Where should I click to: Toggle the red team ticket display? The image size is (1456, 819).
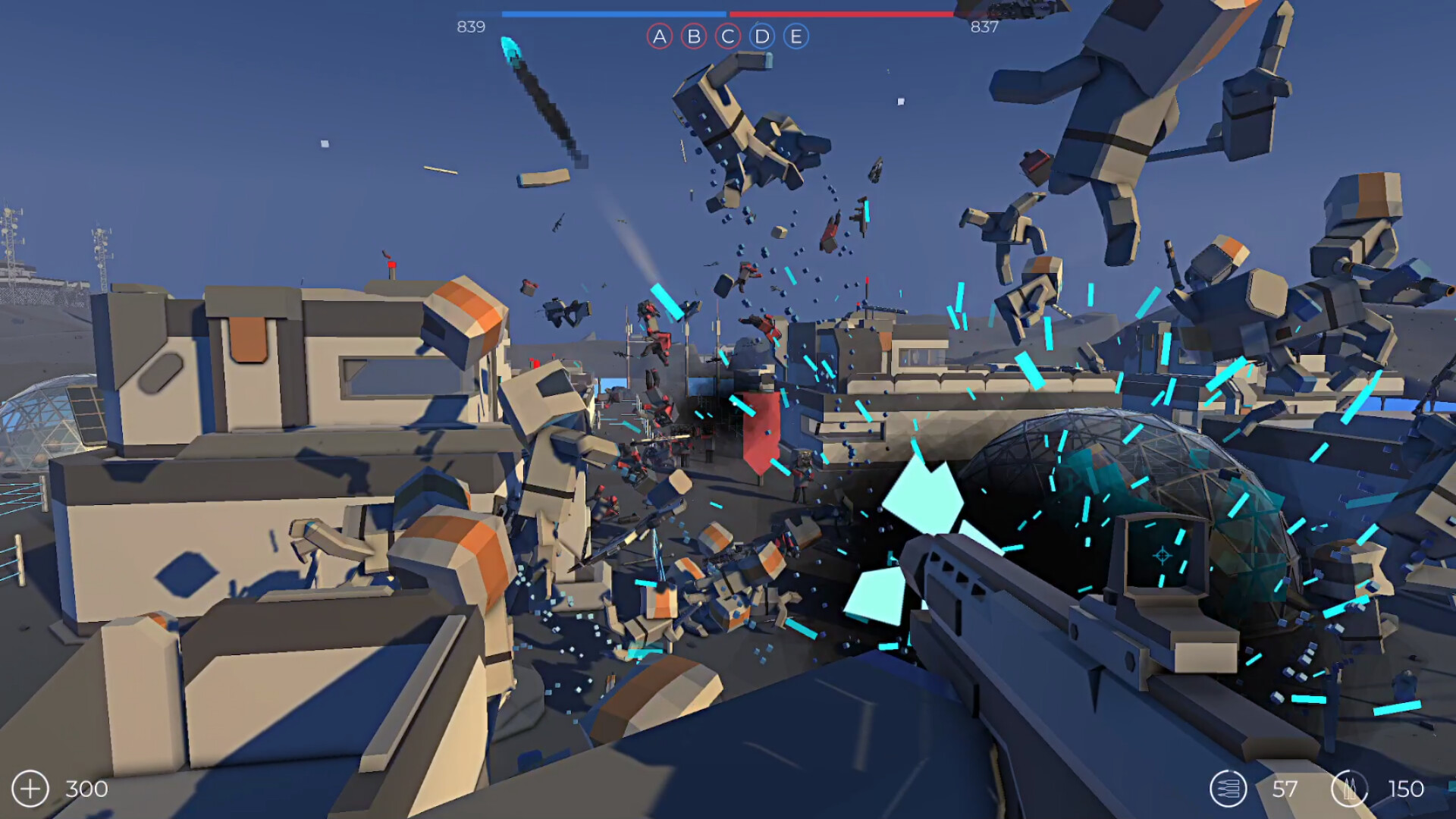pyautogui.click(x=984, y=27)
